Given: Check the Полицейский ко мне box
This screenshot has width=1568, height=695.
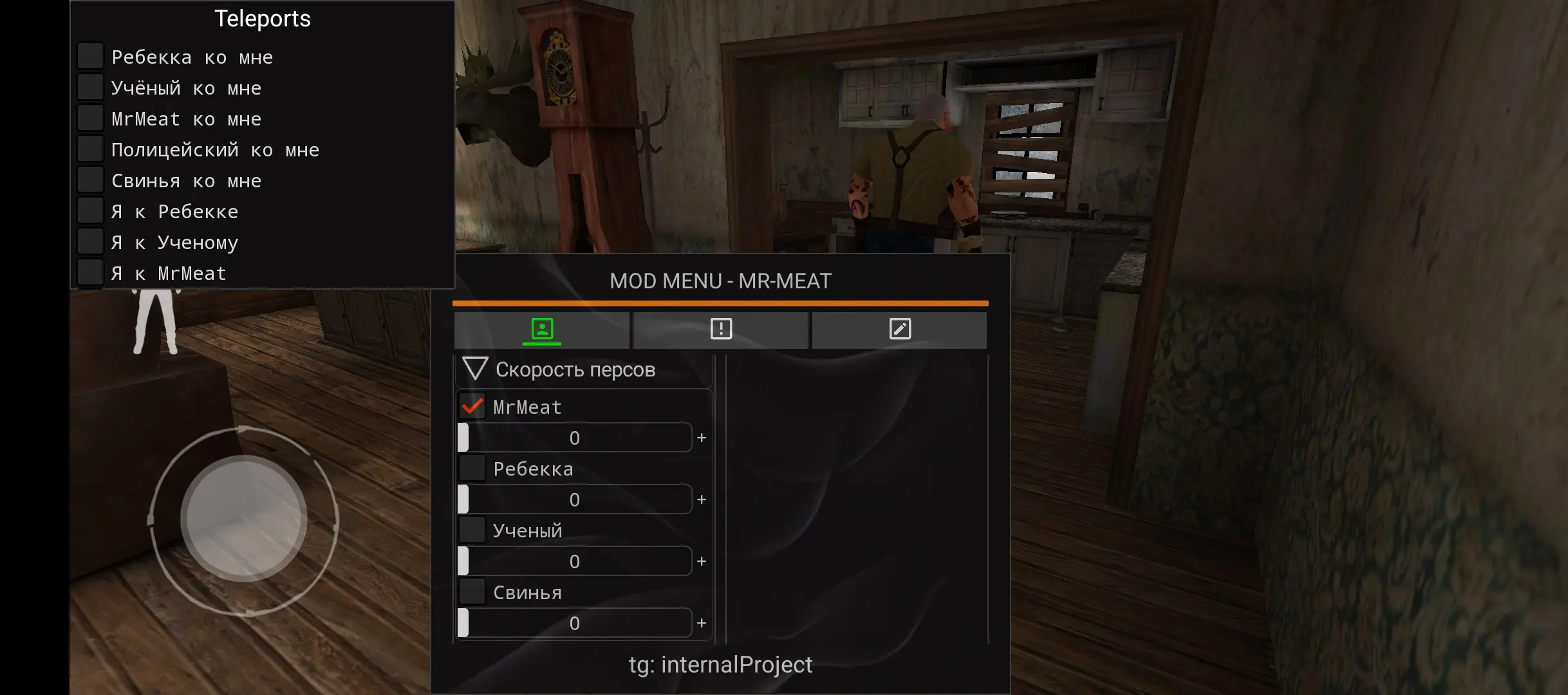Looking at the screenshot, I should tap(90, 147).
